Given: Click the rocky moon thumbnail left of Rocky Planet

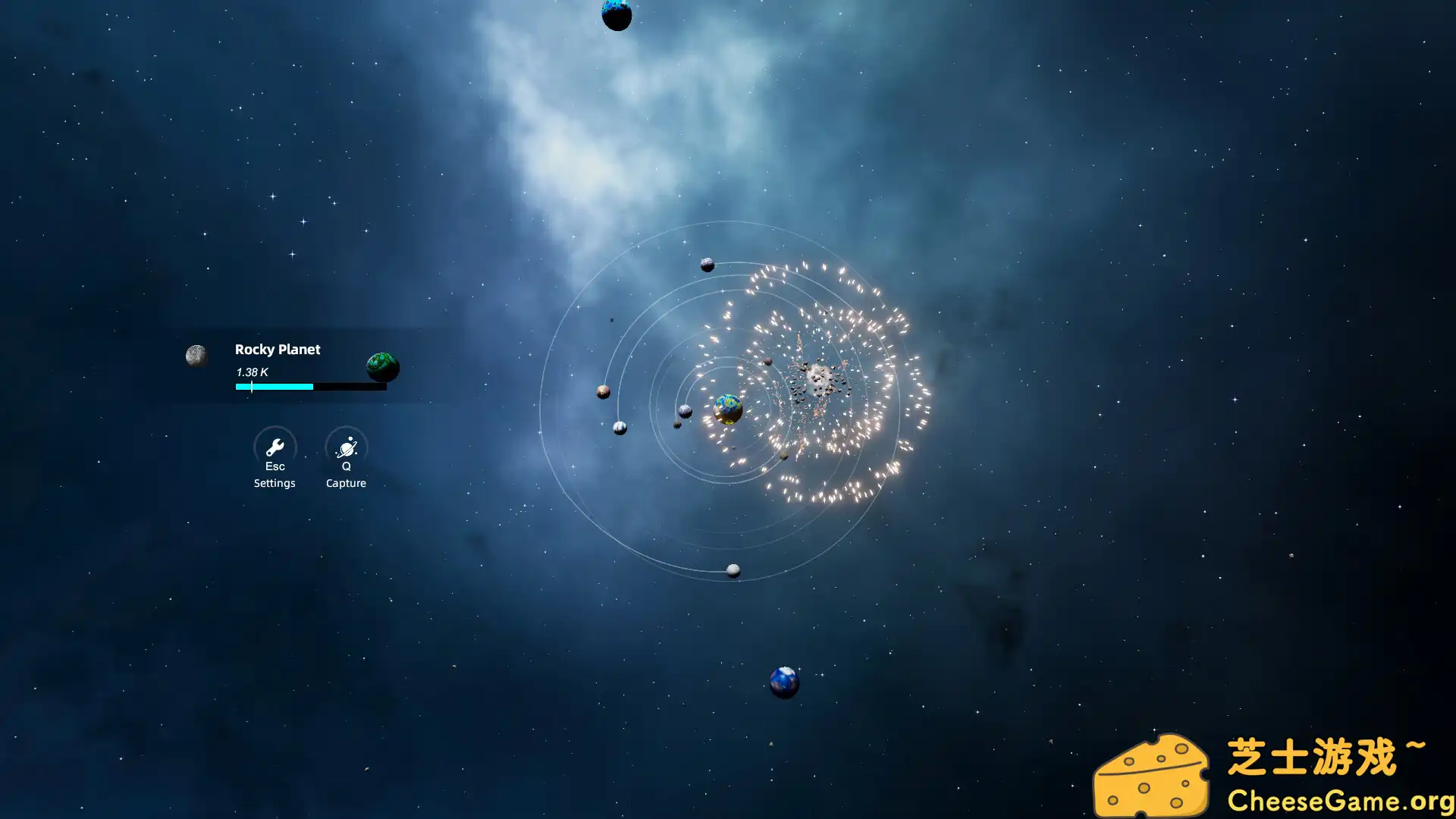Looking at the screenshot, I should pyautogui.click(x=197, y=355).
